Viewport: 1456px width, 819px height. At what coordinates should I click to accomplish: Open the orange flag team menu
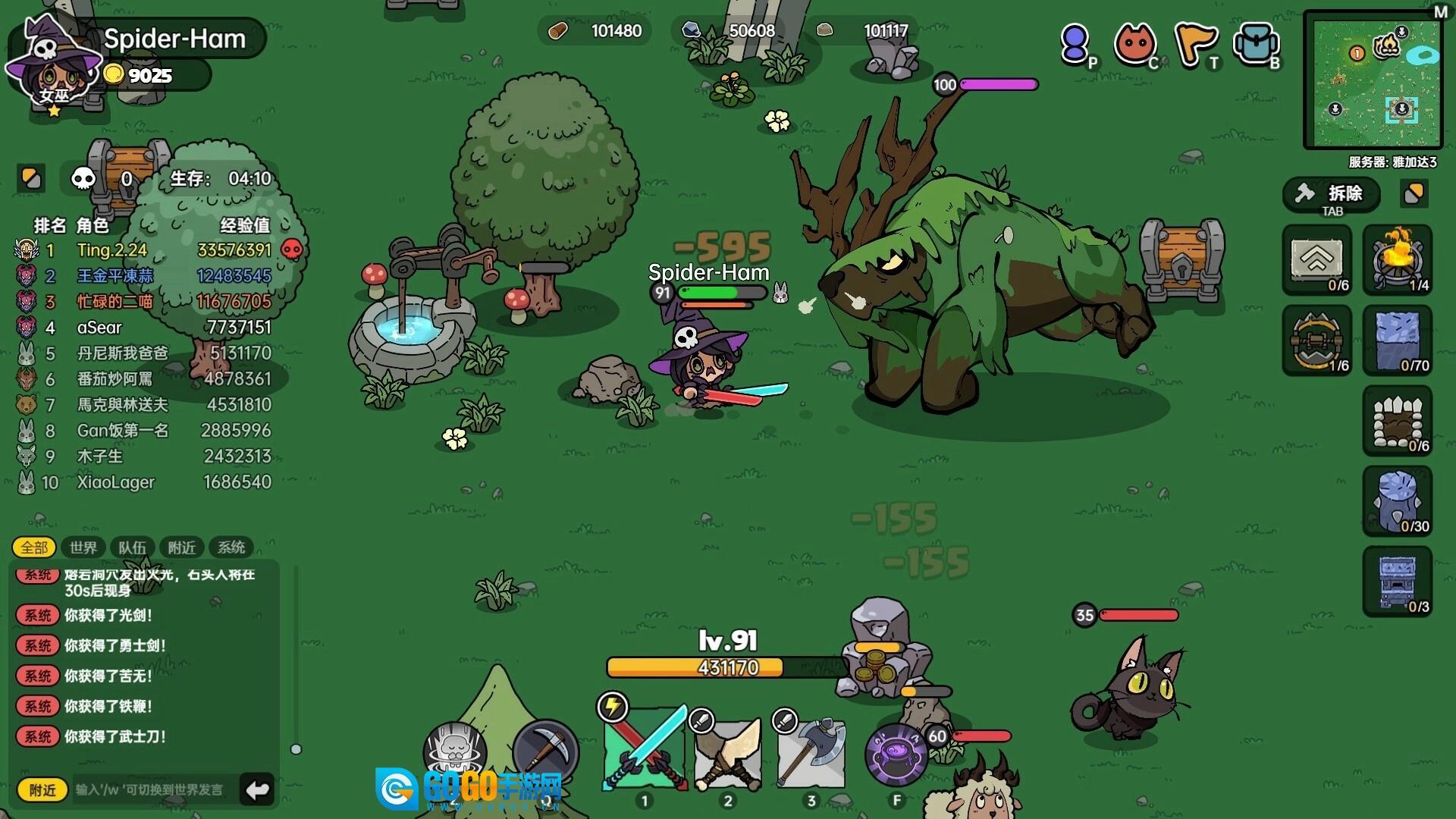(1195, 44)
